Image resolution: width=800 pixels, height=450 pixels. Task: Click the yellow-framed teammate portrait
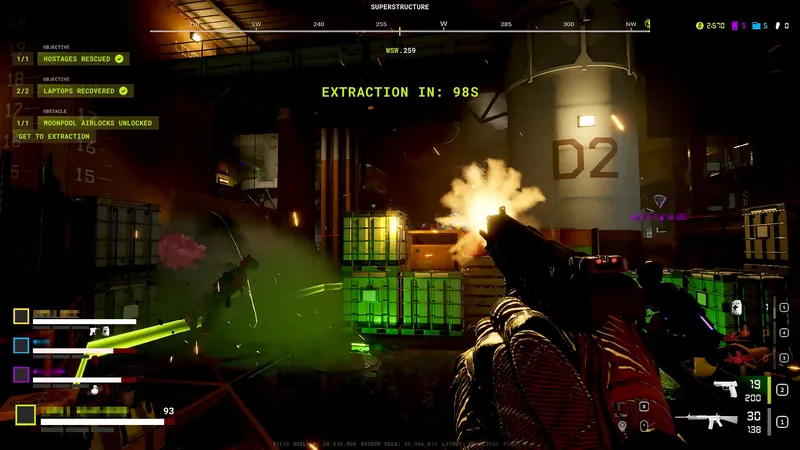coord(21,316)
